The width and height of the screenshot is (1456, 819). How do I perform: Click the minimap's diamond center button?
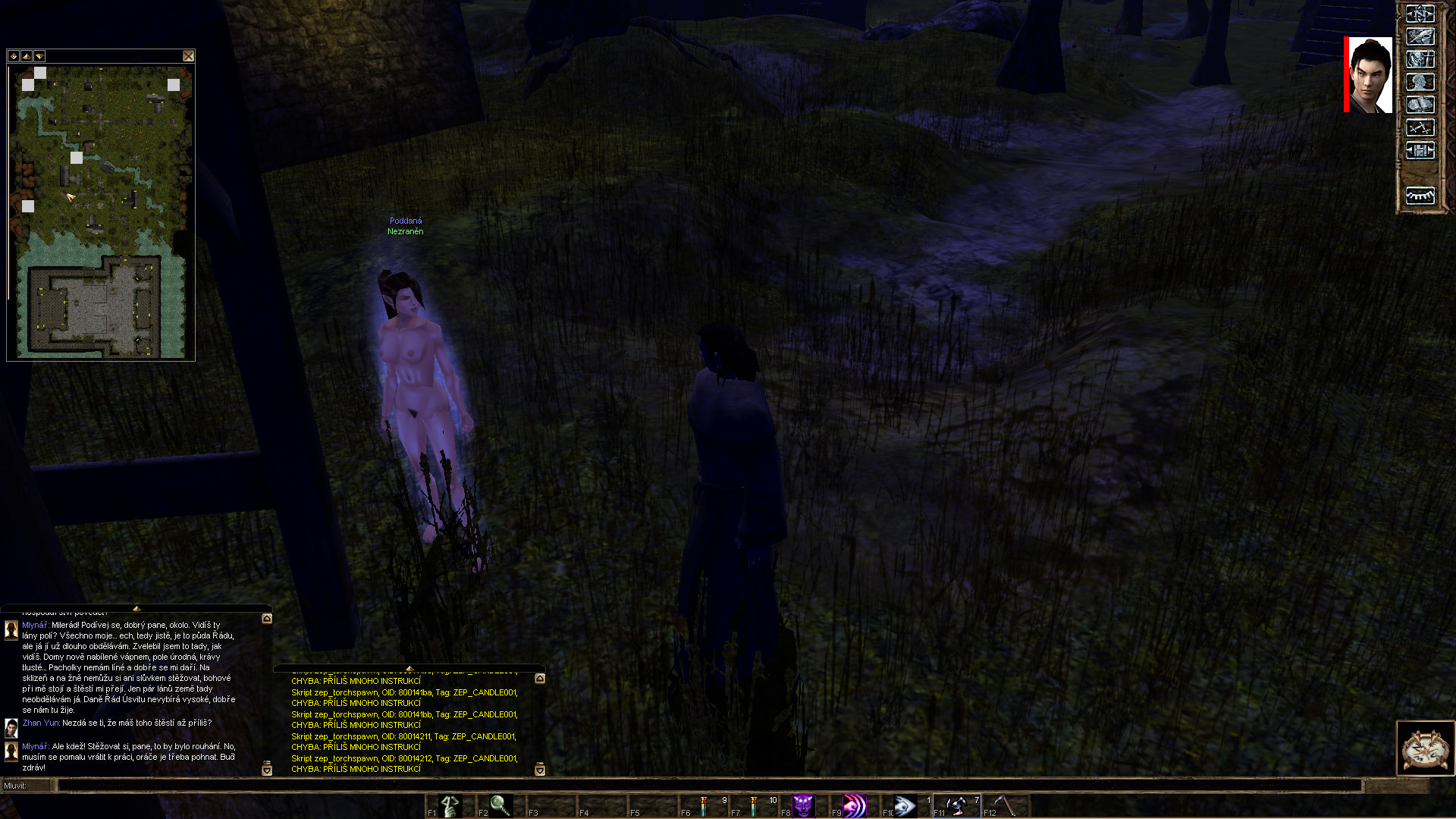click(x=14, y=56)
